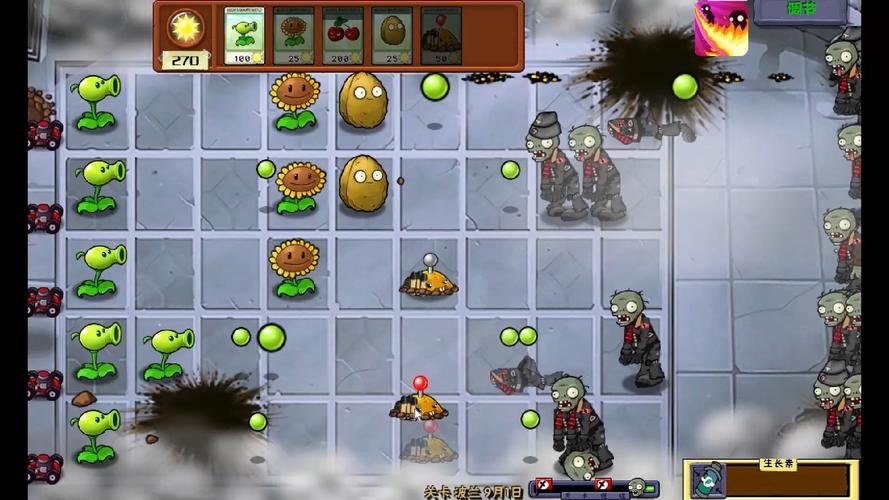The image size is (889, 500).
Task: Use the growth fertilizer bottle
Action: [x=709, y=481]
